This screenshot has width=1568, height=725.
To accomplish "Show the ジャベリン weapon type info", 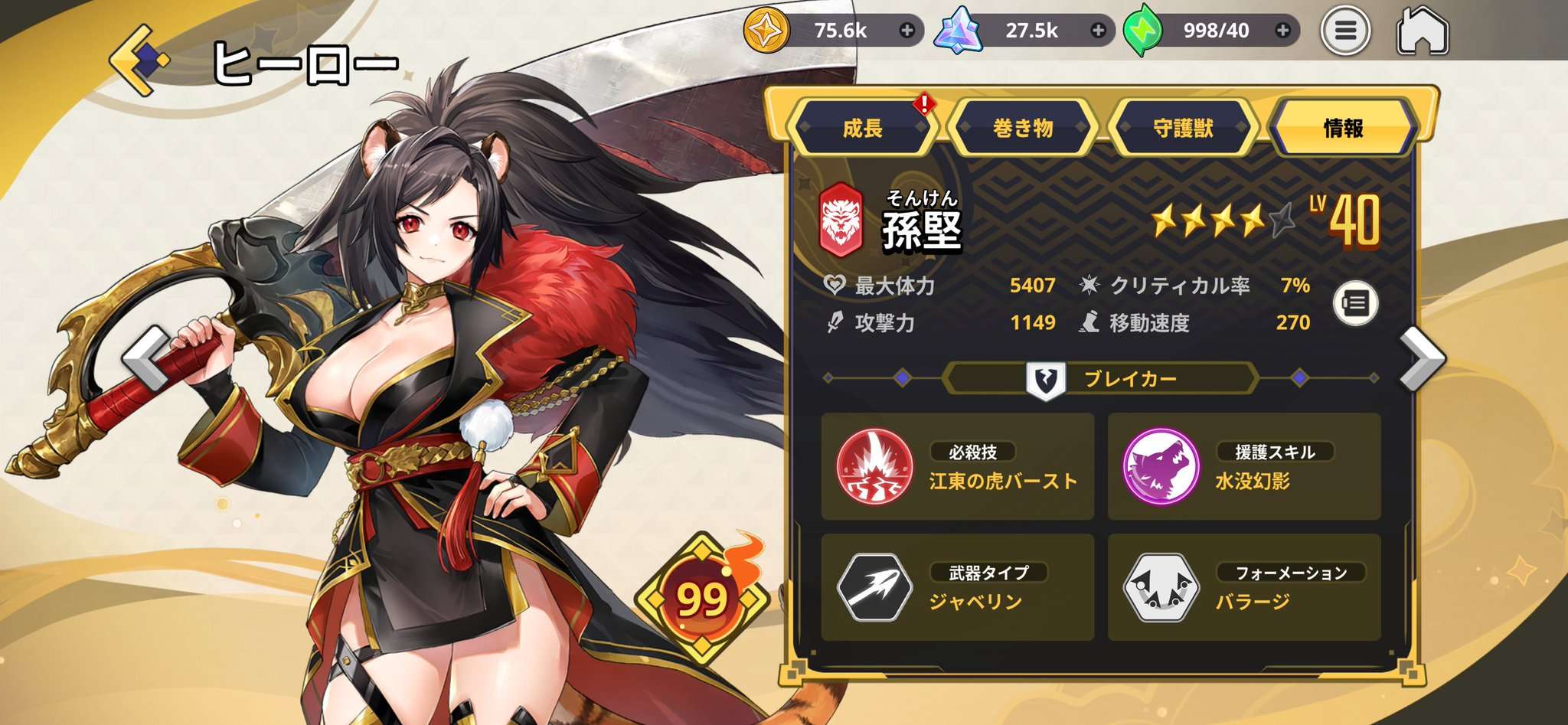I will tap(957, 587).
